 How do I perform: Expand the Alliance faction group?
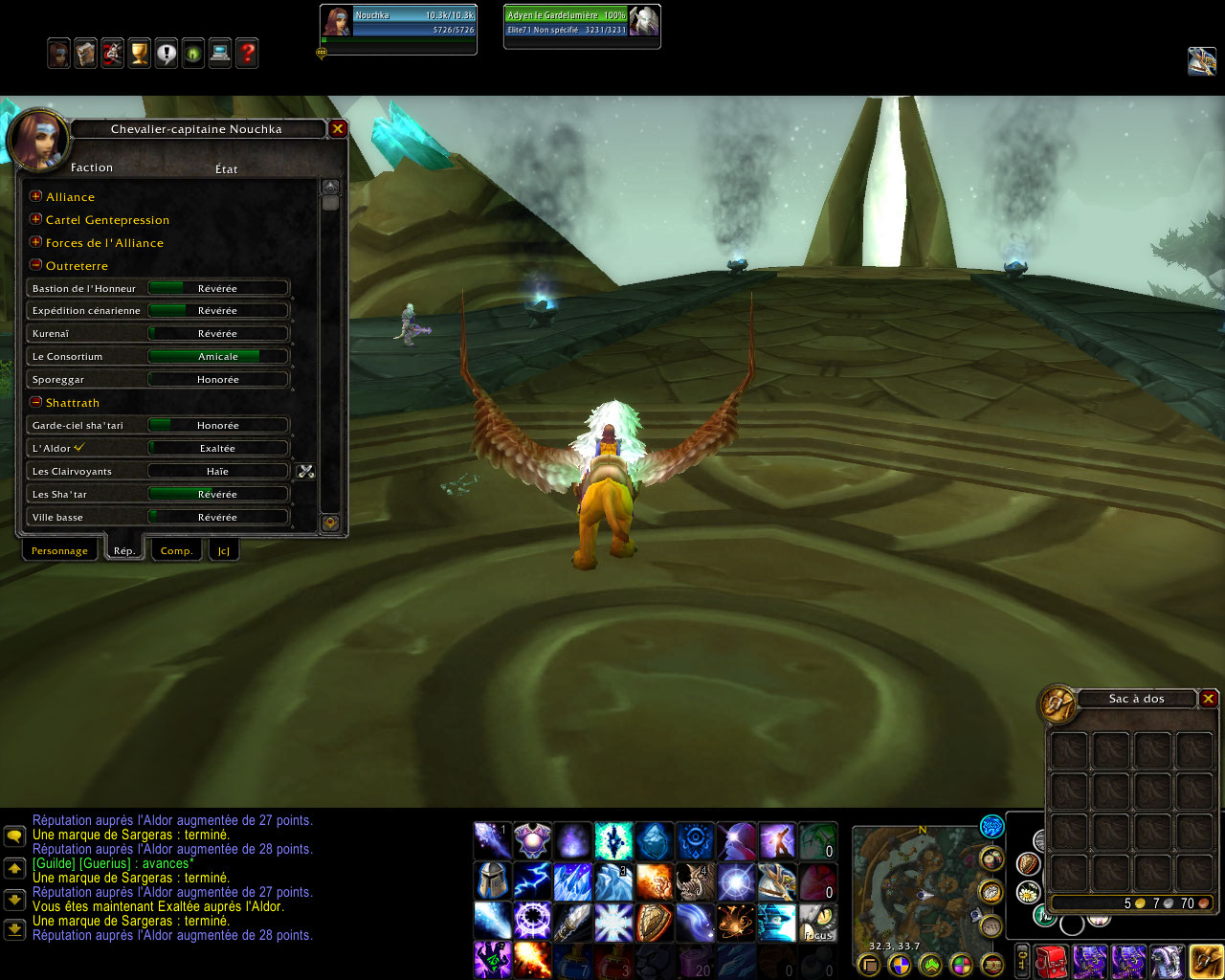[x=36, y=196]
